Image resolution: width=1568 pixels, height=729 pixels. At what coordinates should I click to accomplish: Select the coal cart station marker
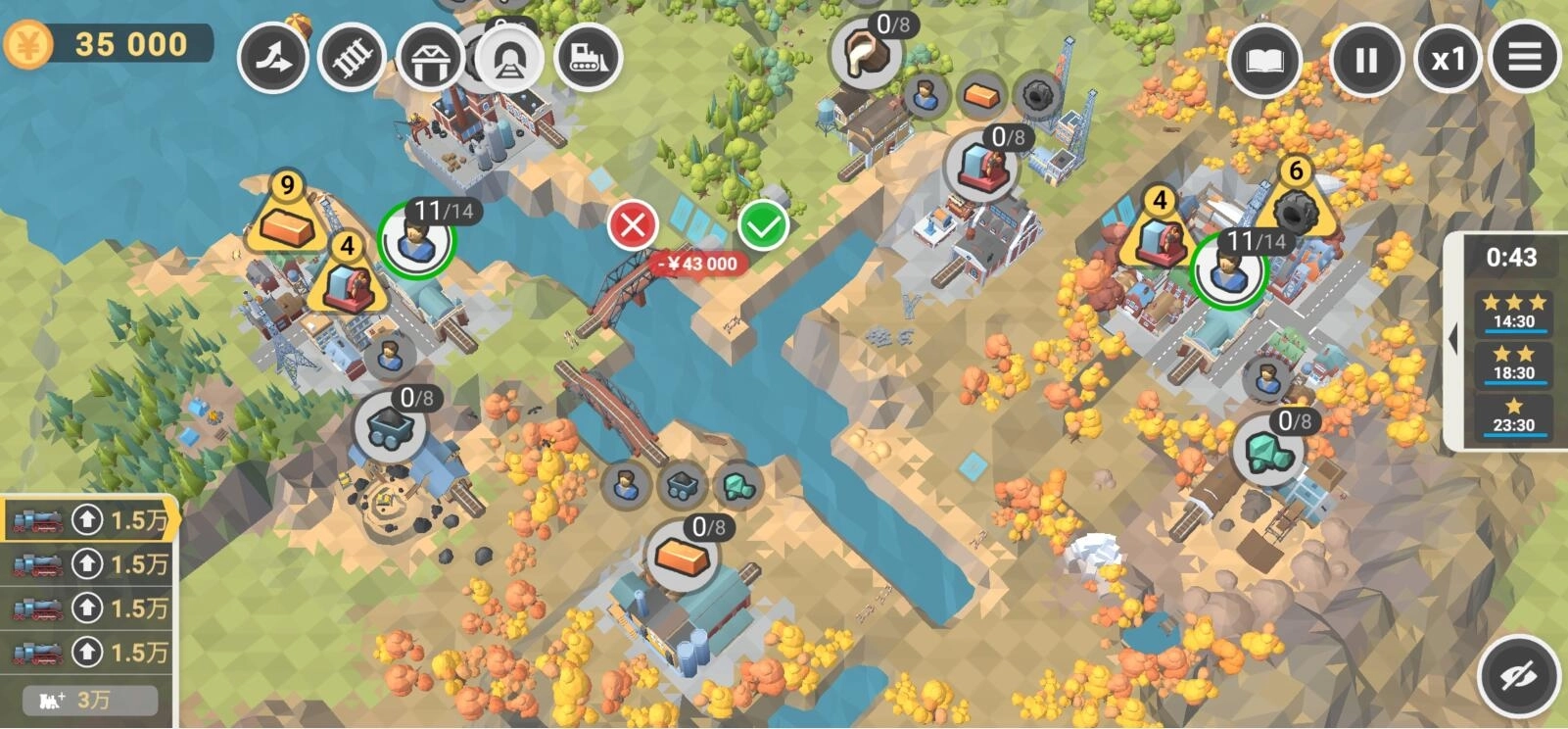point(390,427)
